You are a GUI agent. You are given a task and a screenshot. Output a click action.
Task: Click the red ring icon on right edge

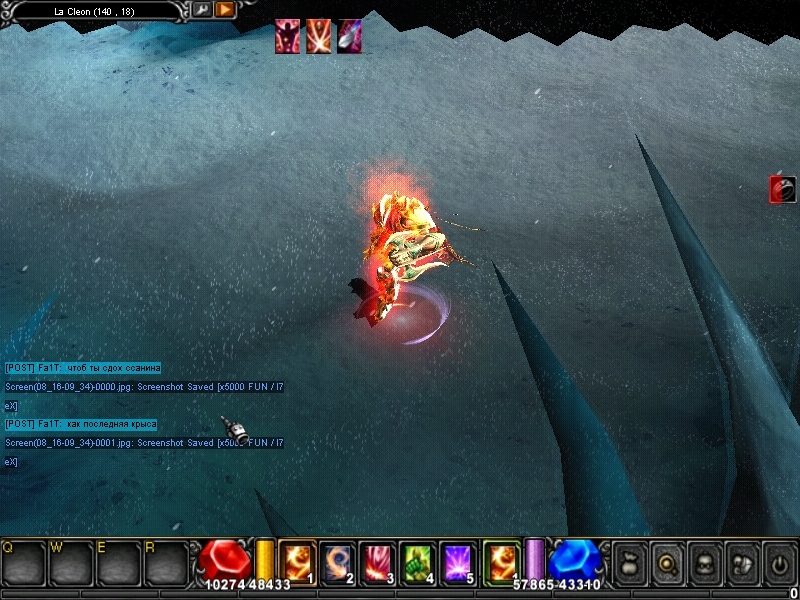point(782,189)
